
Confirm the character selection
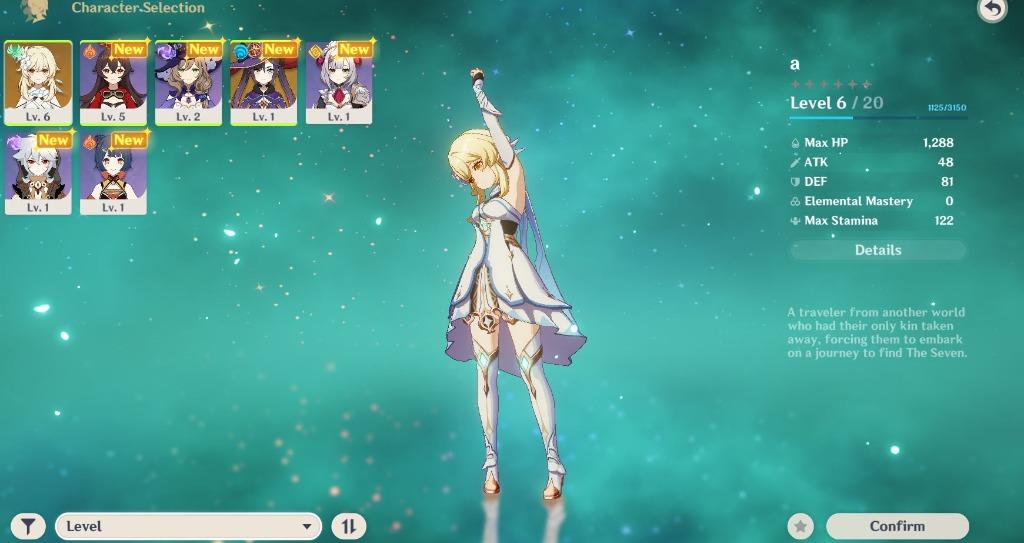click(897, 526)
